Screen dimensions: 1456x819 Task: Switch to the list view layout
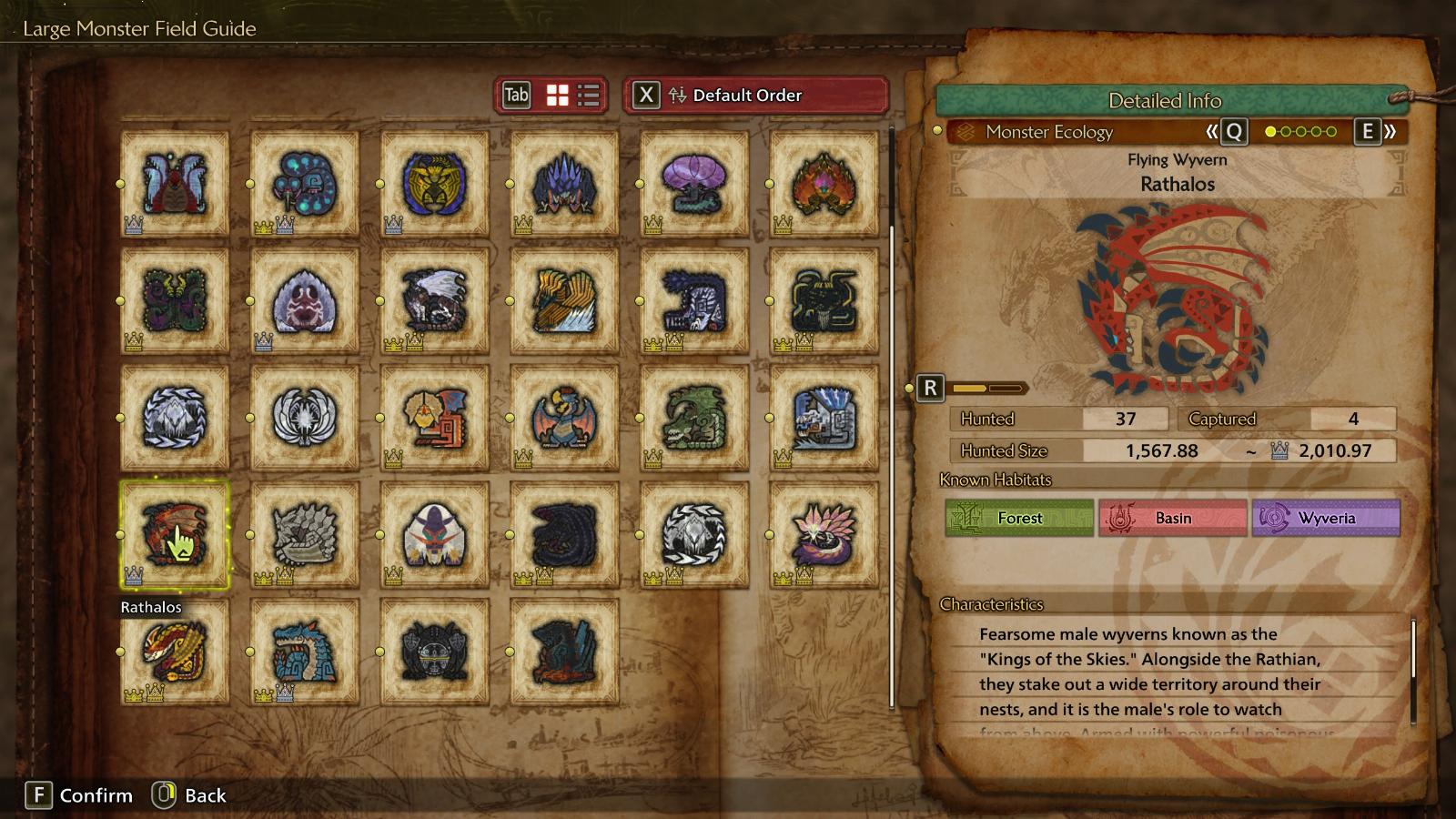coord(589,96)
